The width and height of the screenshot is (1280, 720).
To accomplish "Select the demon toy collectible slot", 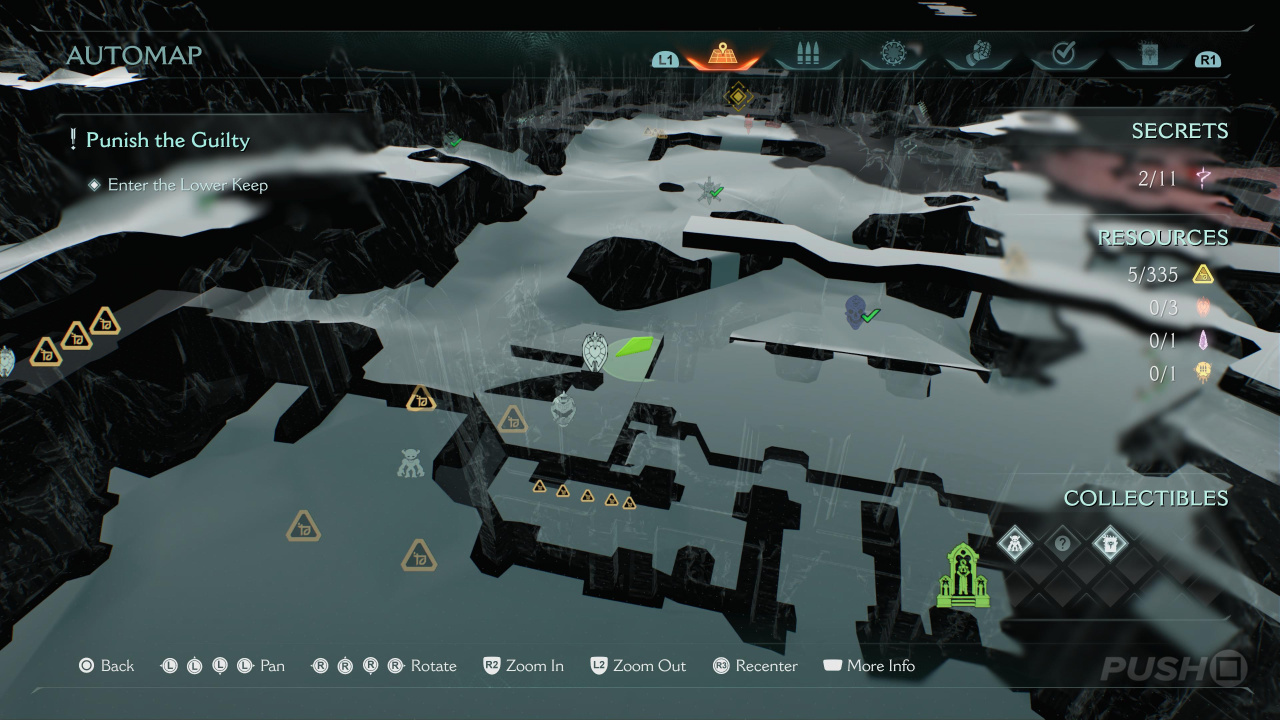I will [1015, 544].
